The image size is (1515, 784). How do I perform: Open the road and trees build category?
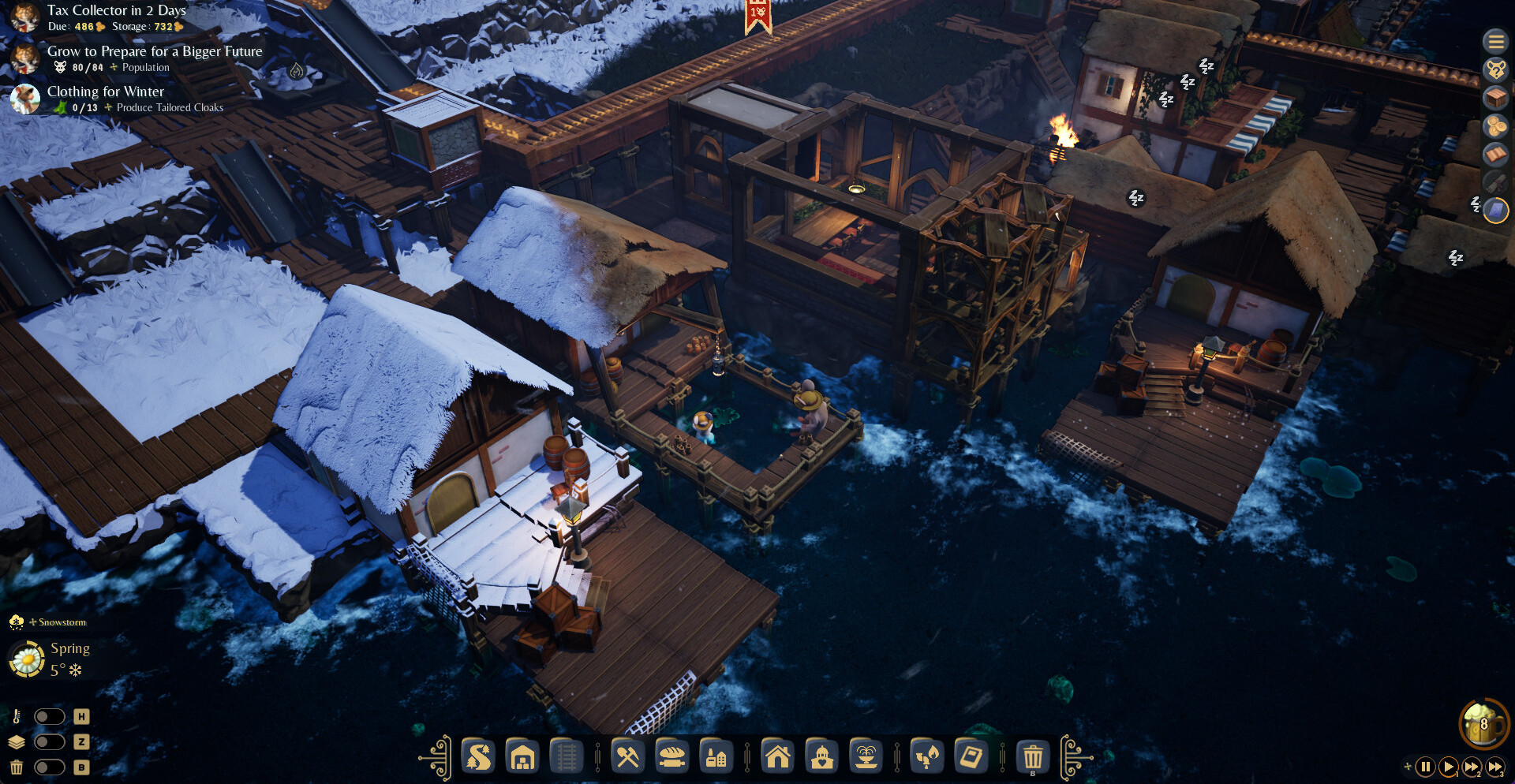click(x=478, y=757)
